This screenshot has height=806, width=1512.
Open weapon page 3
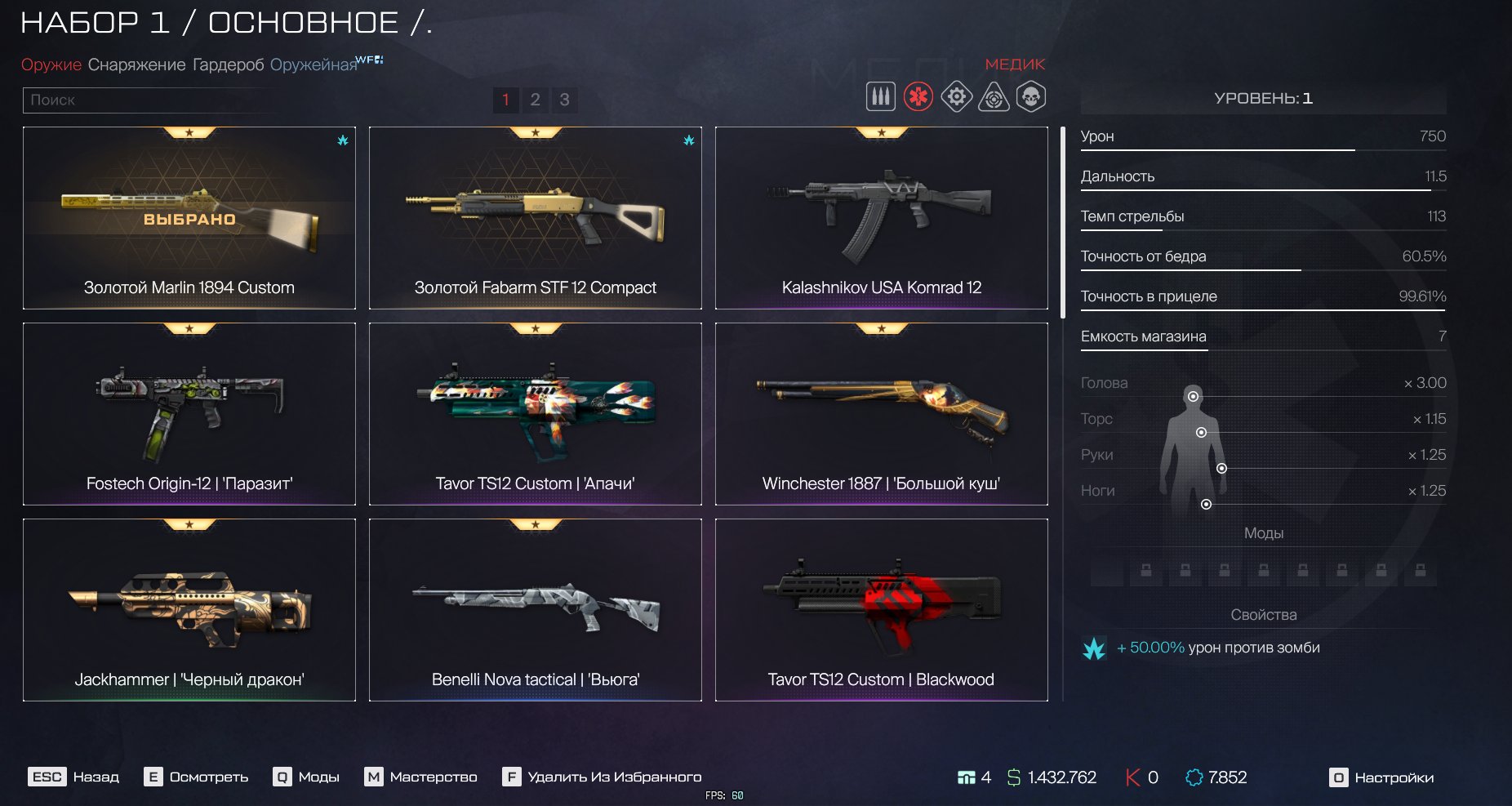pos(564,100)
